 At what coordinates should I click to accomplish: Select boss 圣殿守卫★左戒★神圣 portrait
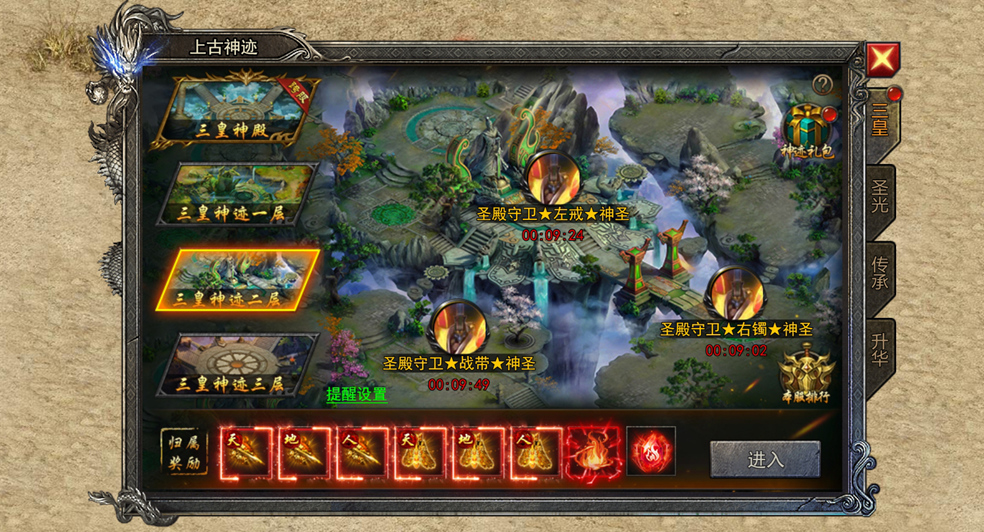coord(548,178)
